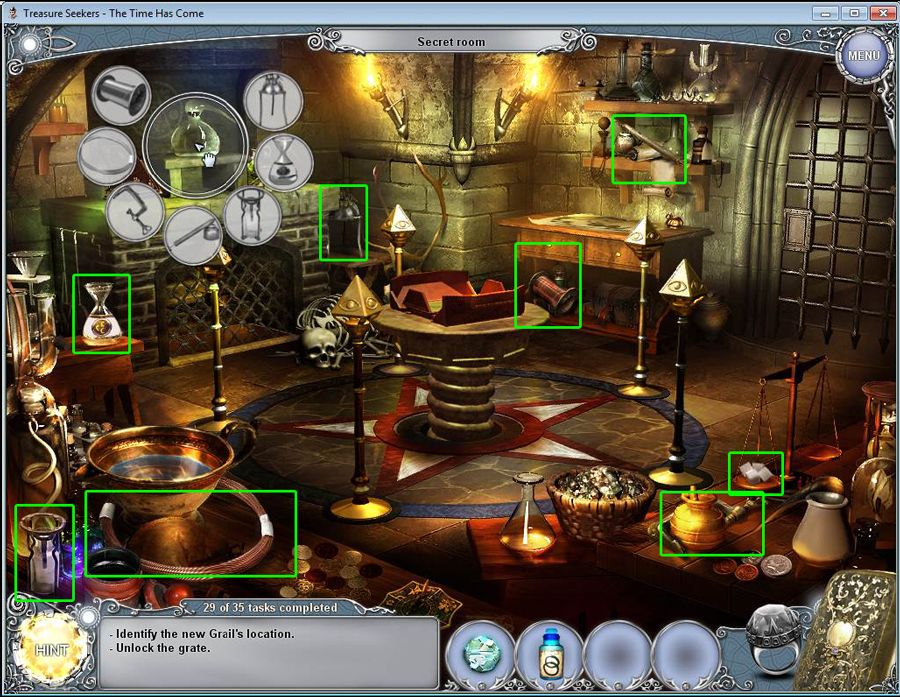Image resolution: width=900 pixels, height=697 pixels.
Task: Minimize the game window
Action: 826,13
